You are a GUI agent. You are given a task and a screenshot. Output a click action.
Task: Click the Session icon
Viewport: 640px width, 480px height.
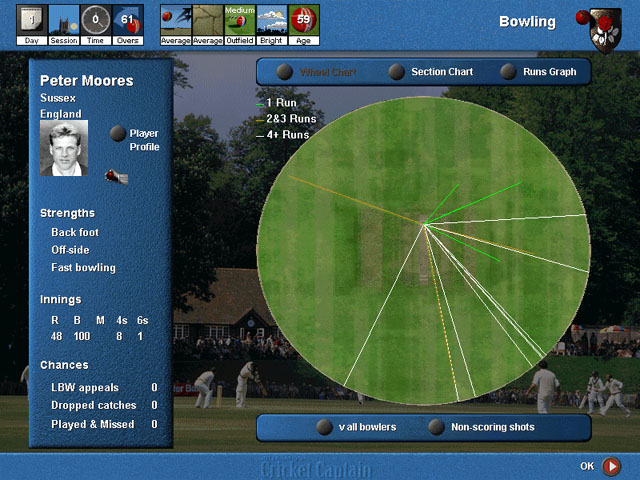64,22
